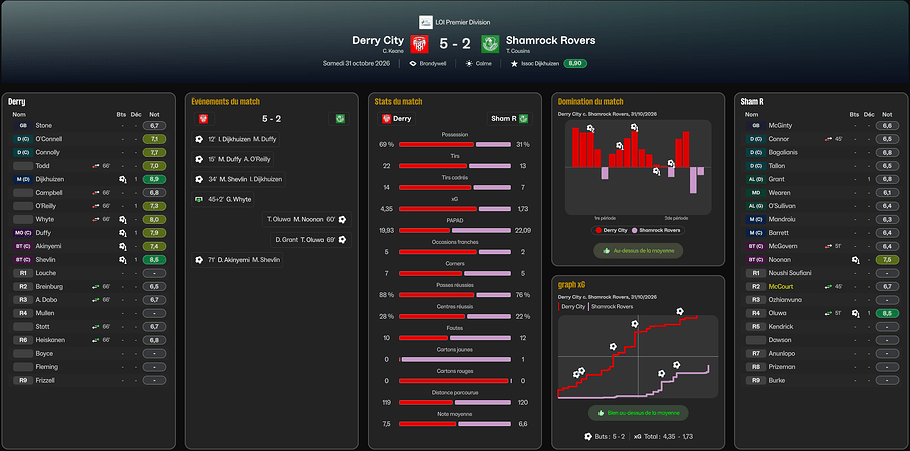Screen dimensions: 910x451
Task: Choose Oluwa in the Shamrock Rovers substitutes
Action: [x=780, y=313]
